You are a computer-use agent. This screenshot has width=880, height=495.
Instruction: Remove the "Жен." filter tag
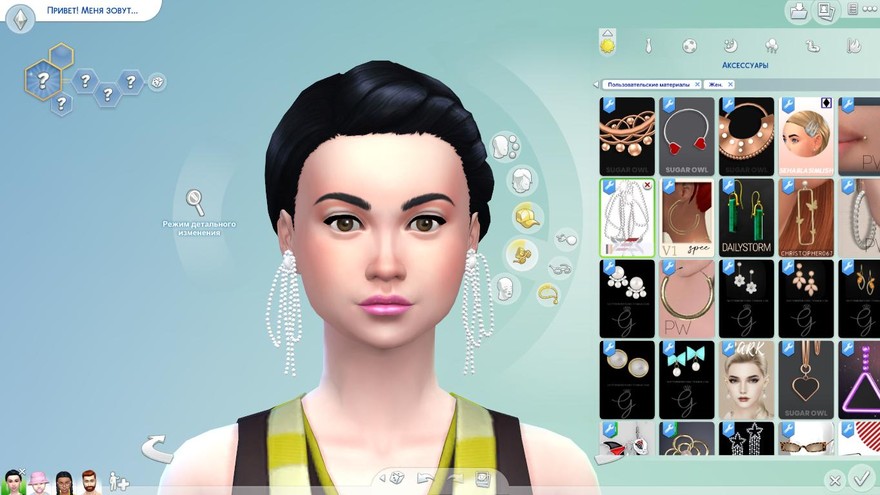(x=729, y=85)
